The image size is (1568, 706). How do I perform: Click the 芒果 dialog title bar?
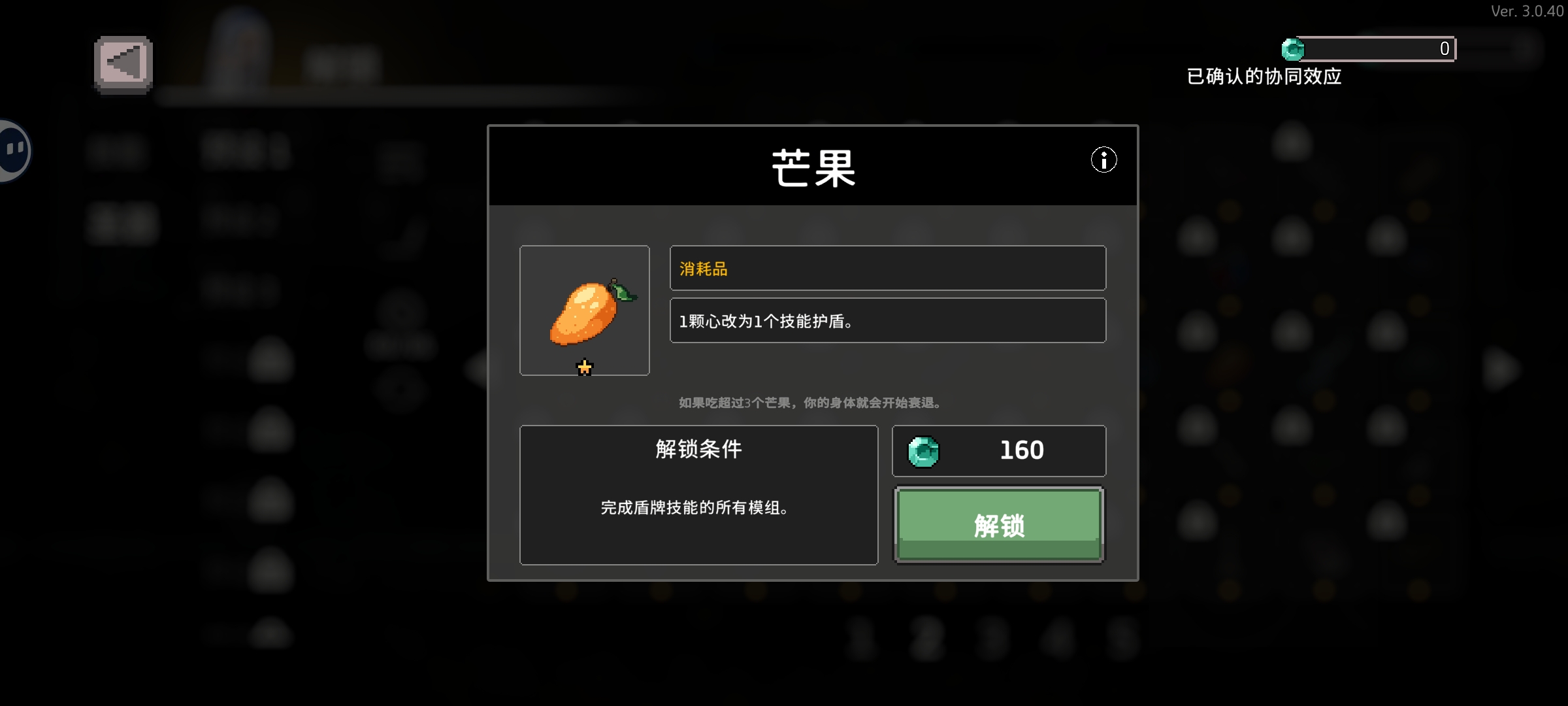click(813, 165)
